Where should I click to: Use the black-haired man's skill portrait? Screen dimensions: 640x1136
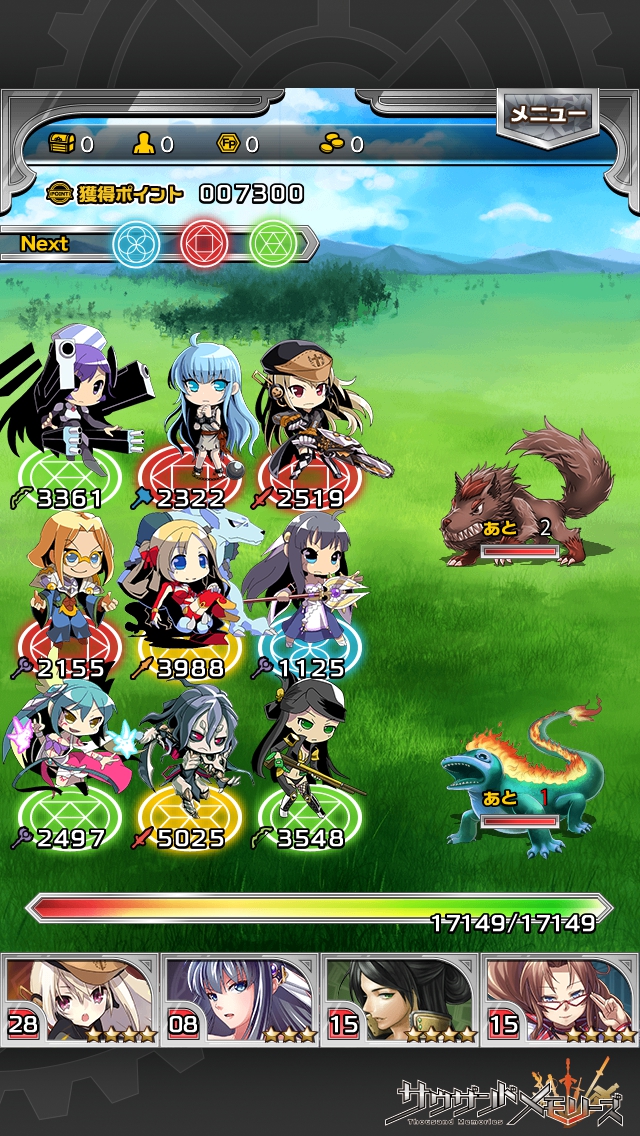click(x=400, y=998)
